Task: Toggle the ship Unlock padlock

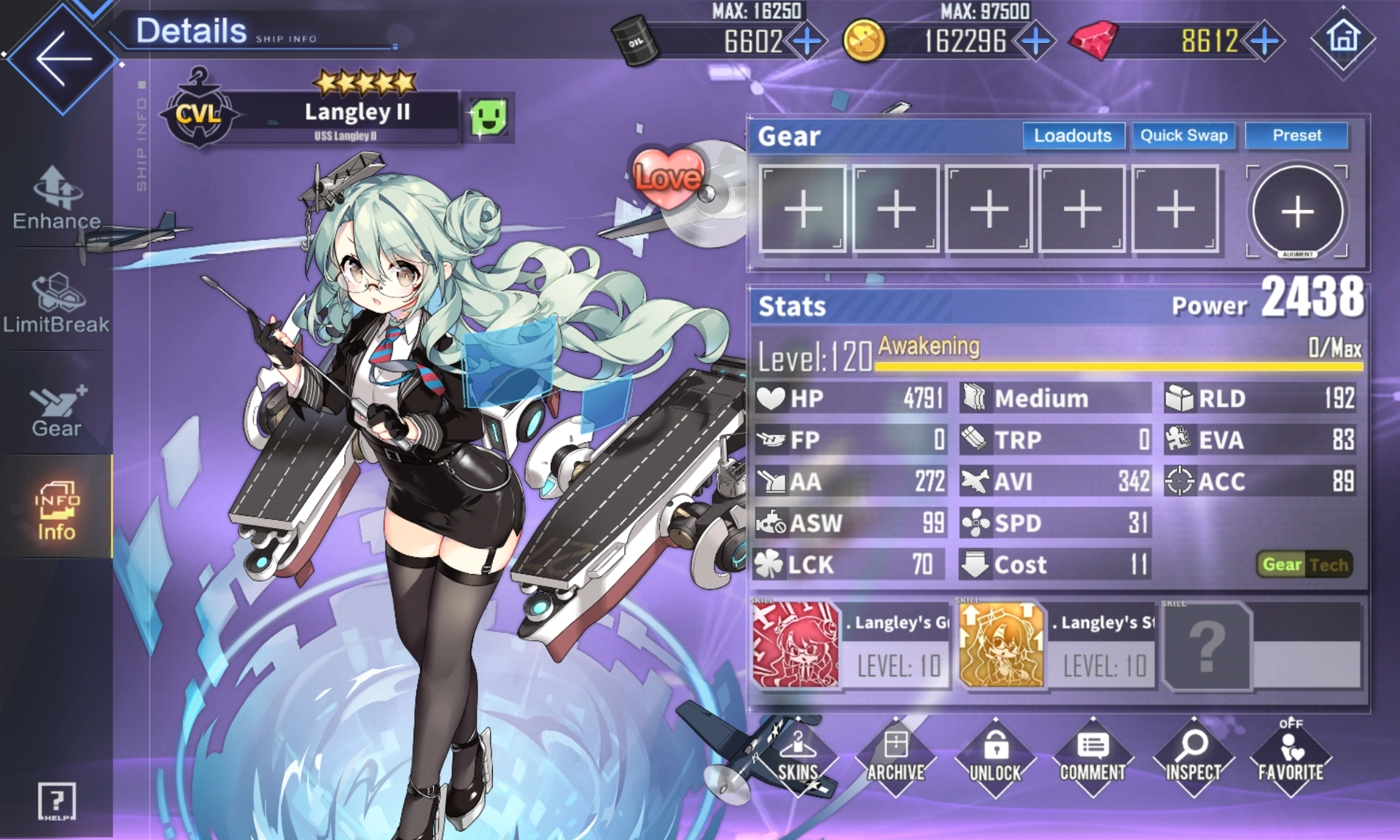Action: pos(995,757)
